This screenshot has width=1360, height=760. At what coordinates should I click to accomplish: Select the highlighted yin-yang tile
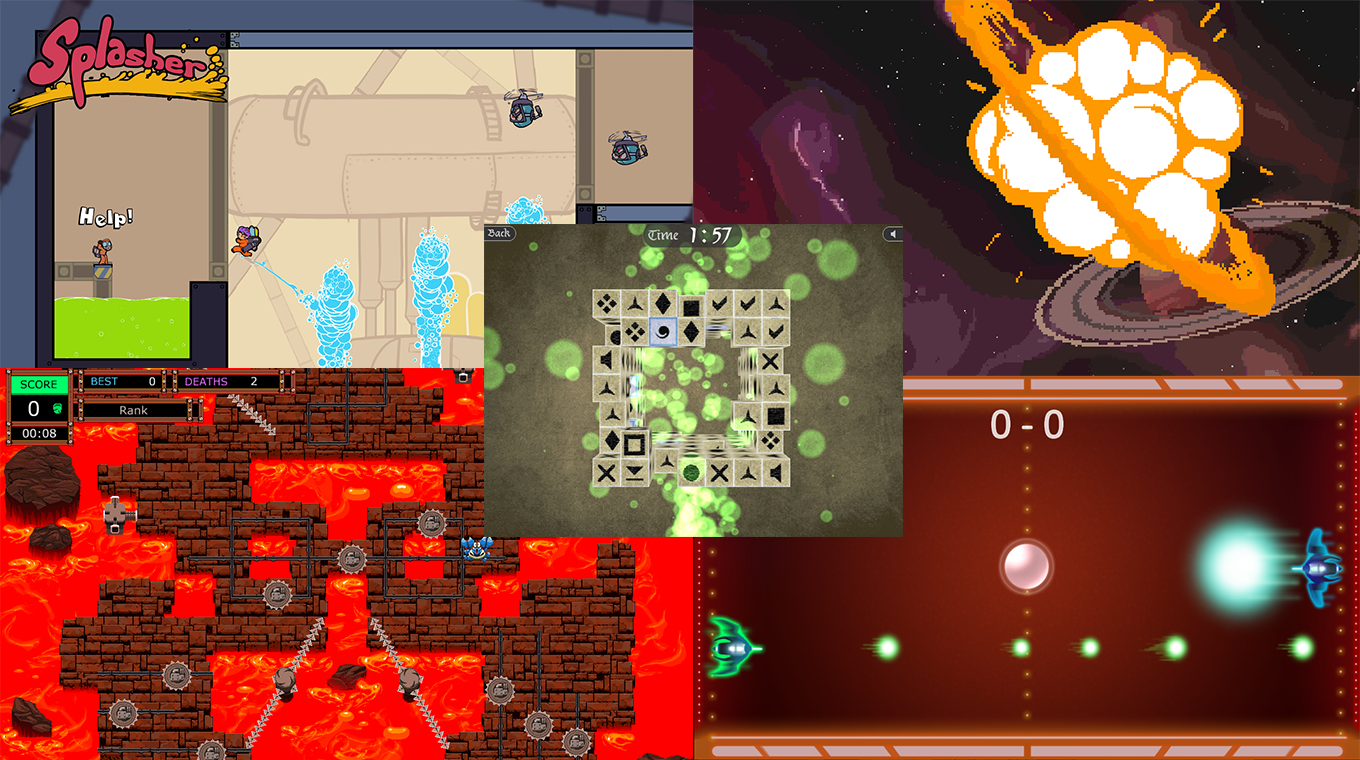click(665, 332)
